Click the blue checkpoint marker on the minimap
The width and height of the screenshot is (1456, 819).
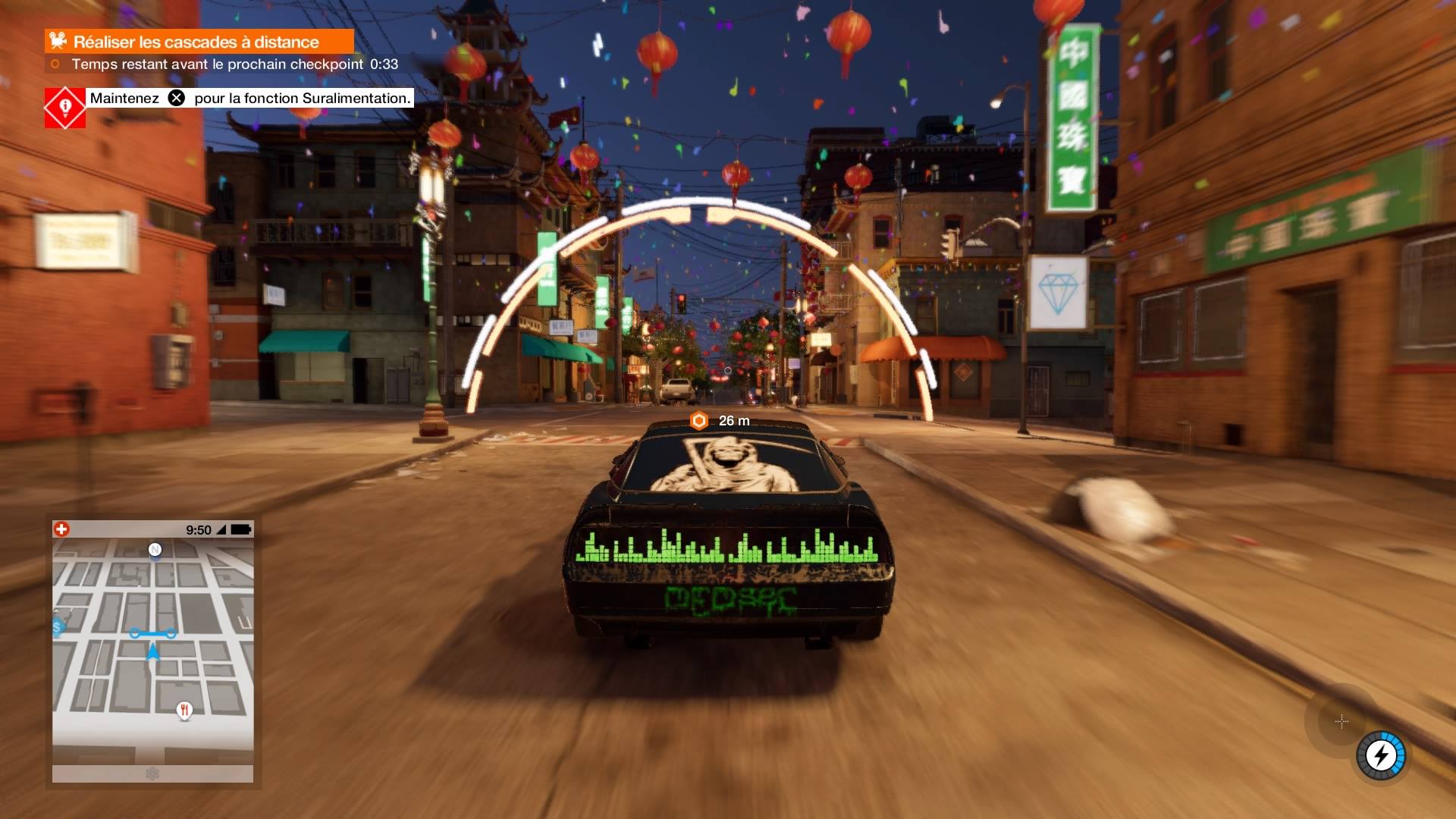[152, 633]
